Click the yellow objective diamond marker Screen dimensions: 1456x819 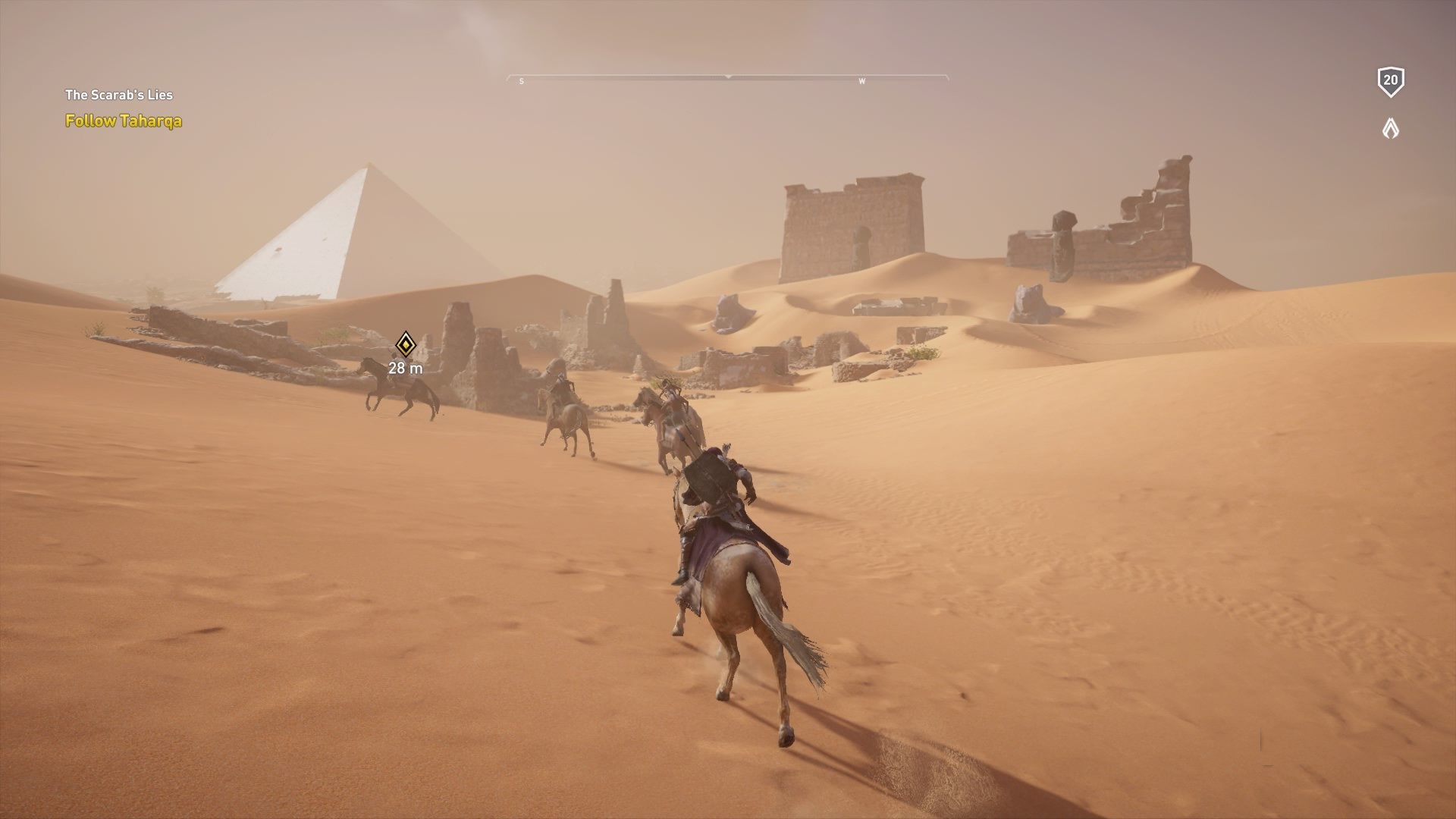point(405,344)
